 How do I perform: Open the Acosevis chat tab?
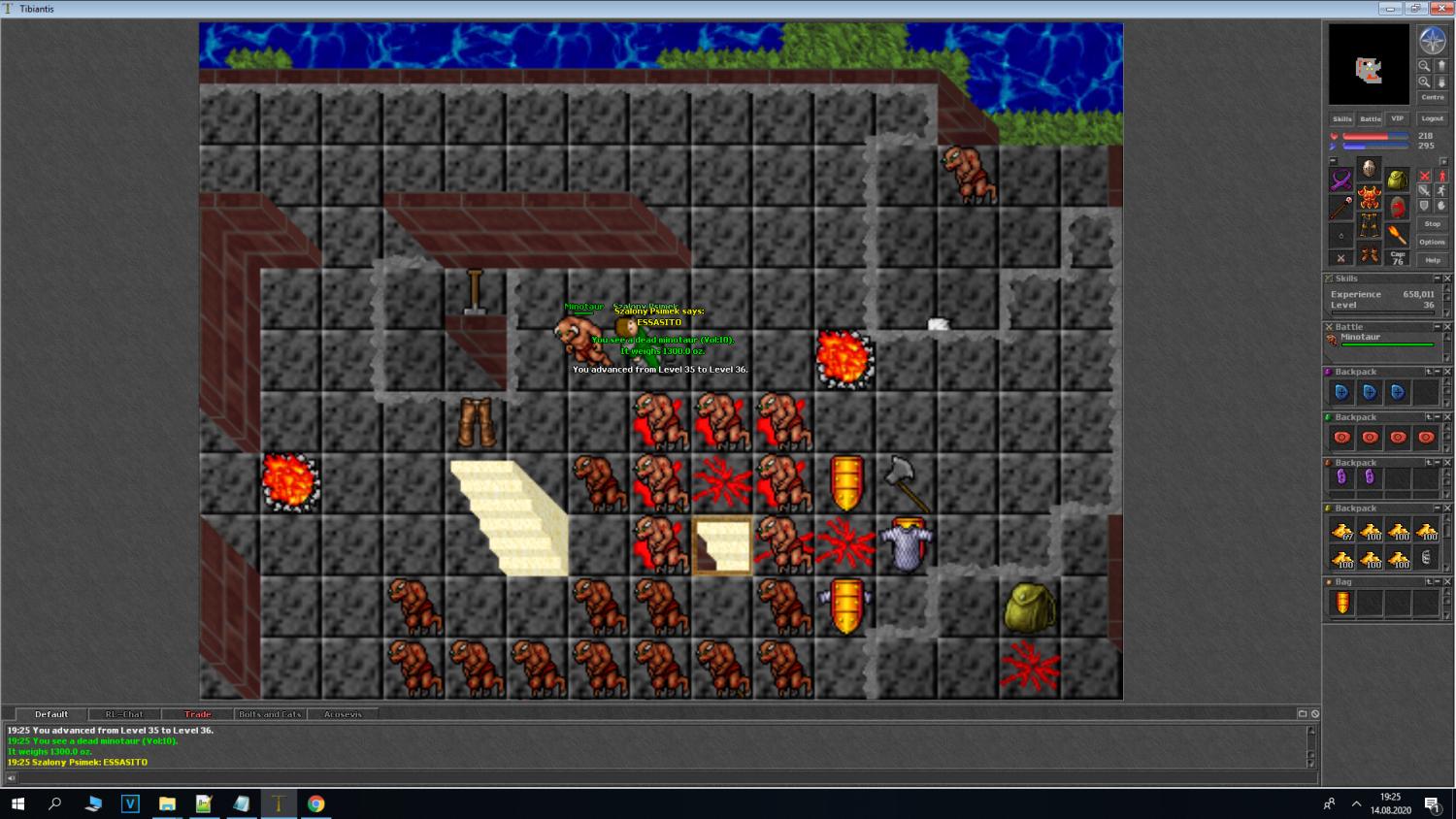click(343, 714)
